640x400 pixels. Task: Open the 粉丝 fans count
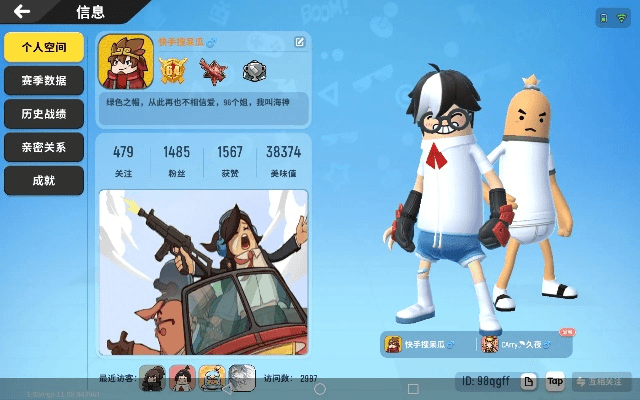click(x=176, y=157)
